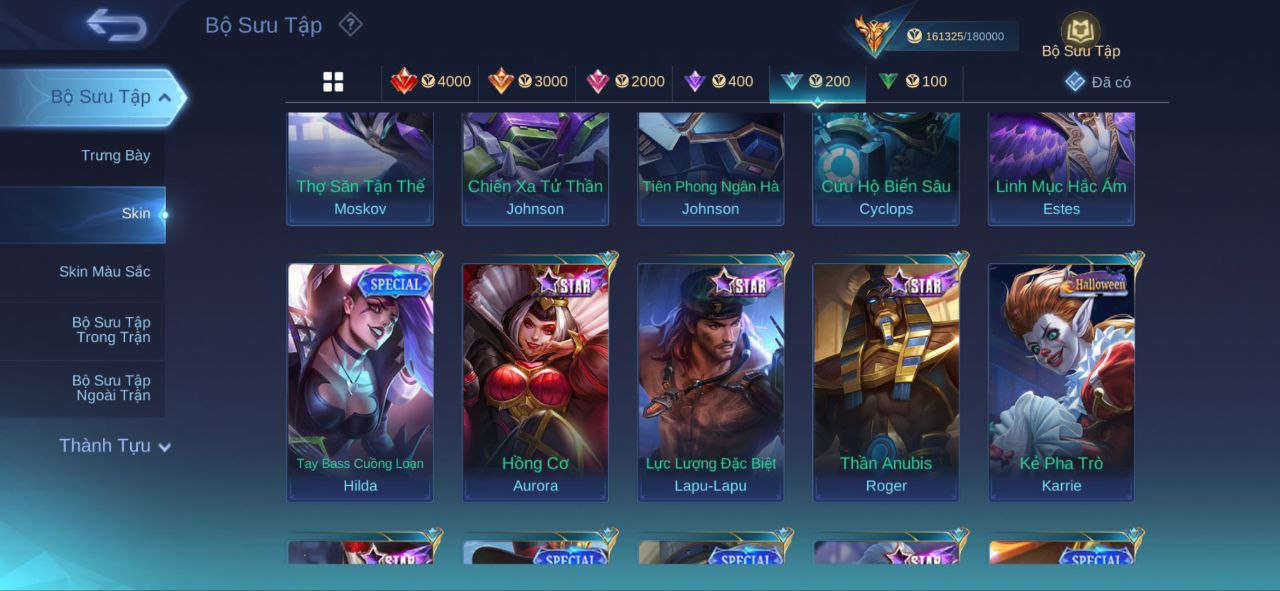Open the Bộ Sưu Tập book icon

click(1080, 32)
